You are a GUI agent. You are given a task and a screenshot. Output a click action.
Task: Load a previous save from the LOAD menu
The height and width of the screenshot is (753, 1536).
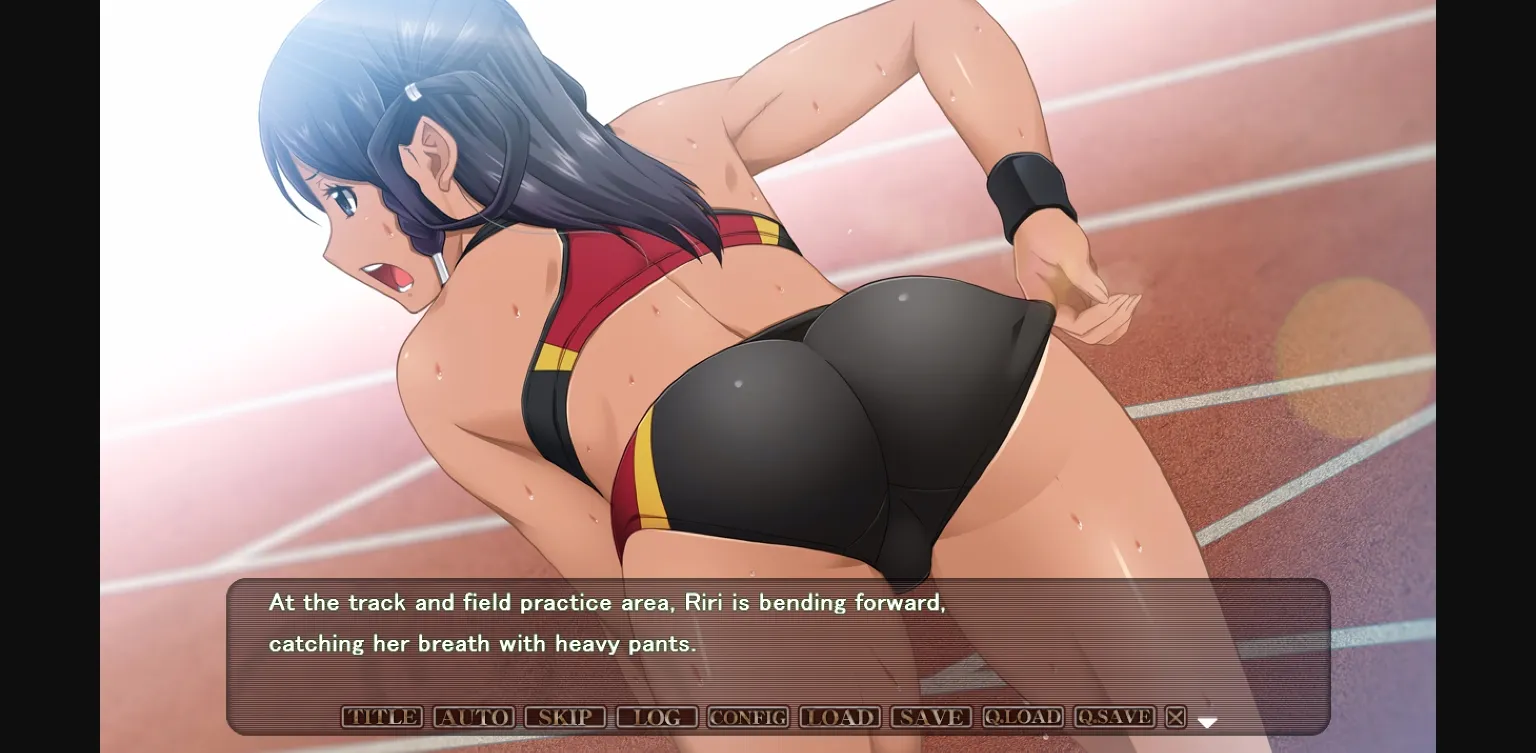pyautogui.click(x=839, y=717)
